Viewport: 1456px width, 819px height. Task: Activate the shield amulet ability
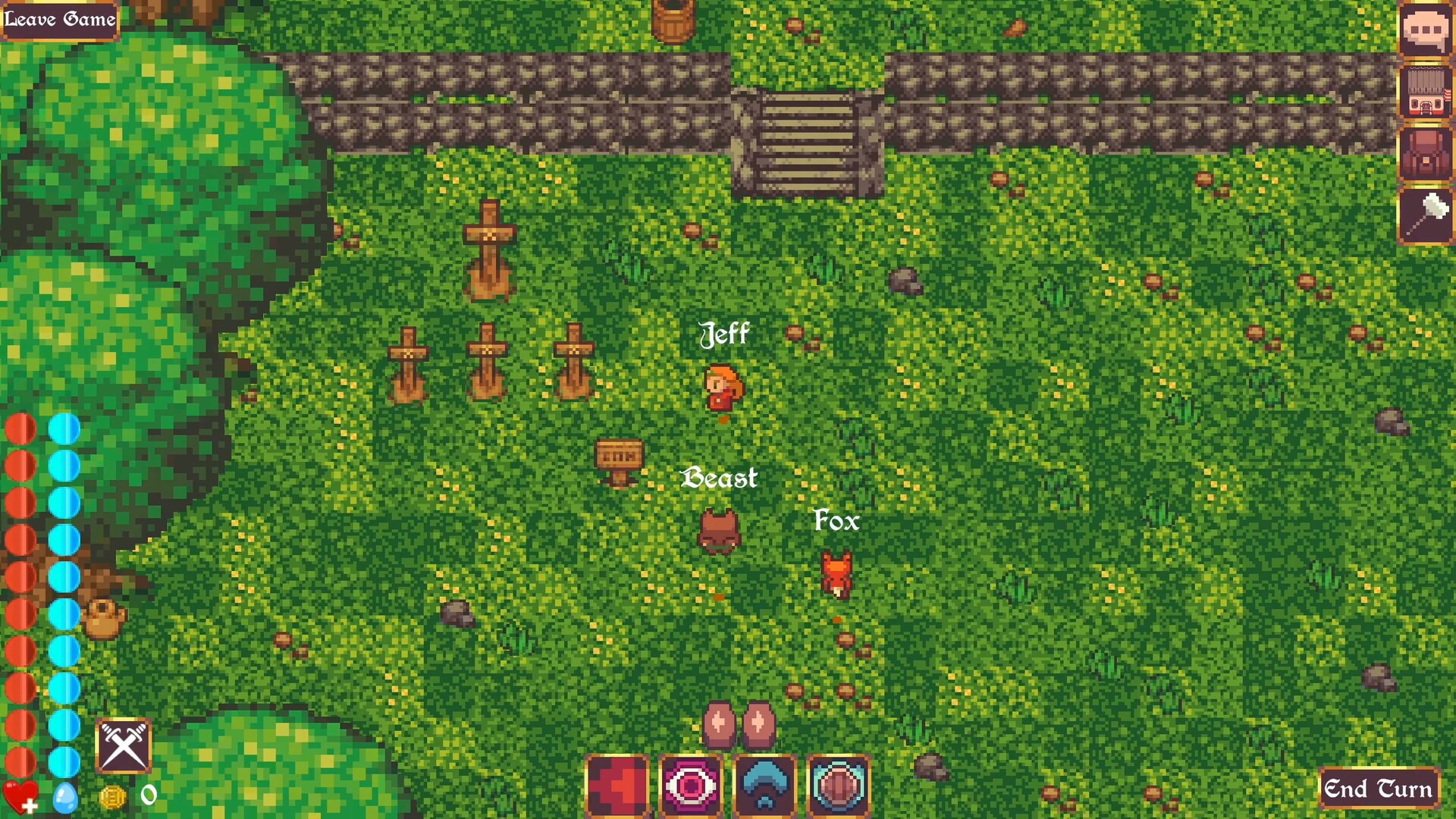point(839,786)
